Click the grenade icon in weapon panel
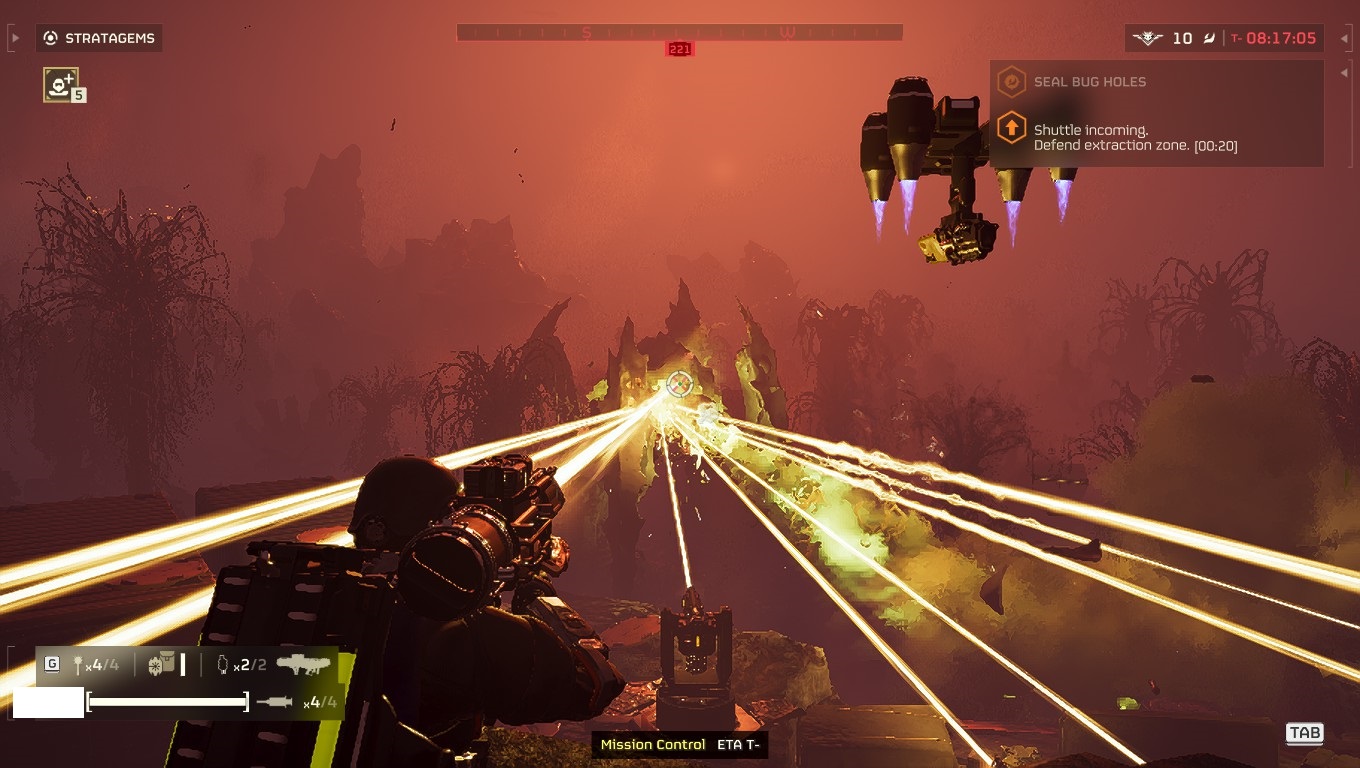 (x=76, y=665)
